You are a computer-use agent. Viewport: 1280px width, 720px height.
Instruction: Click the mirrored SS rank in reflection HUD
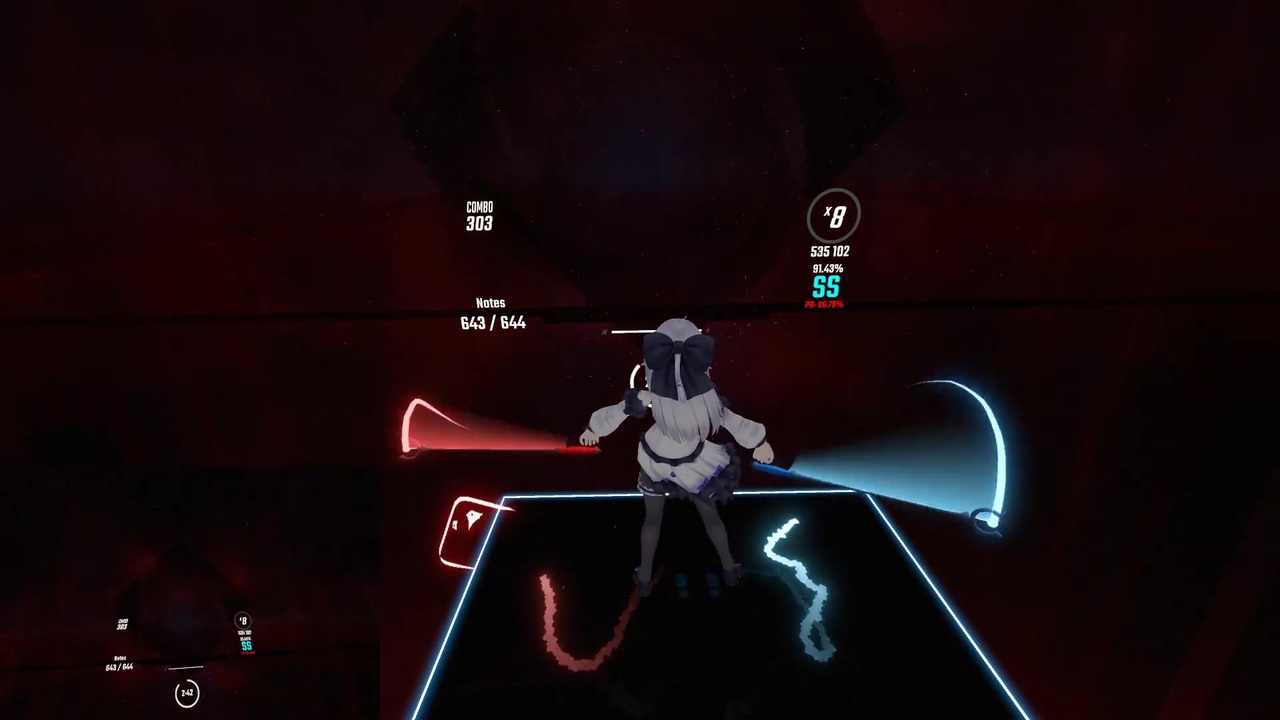[246, 646]
